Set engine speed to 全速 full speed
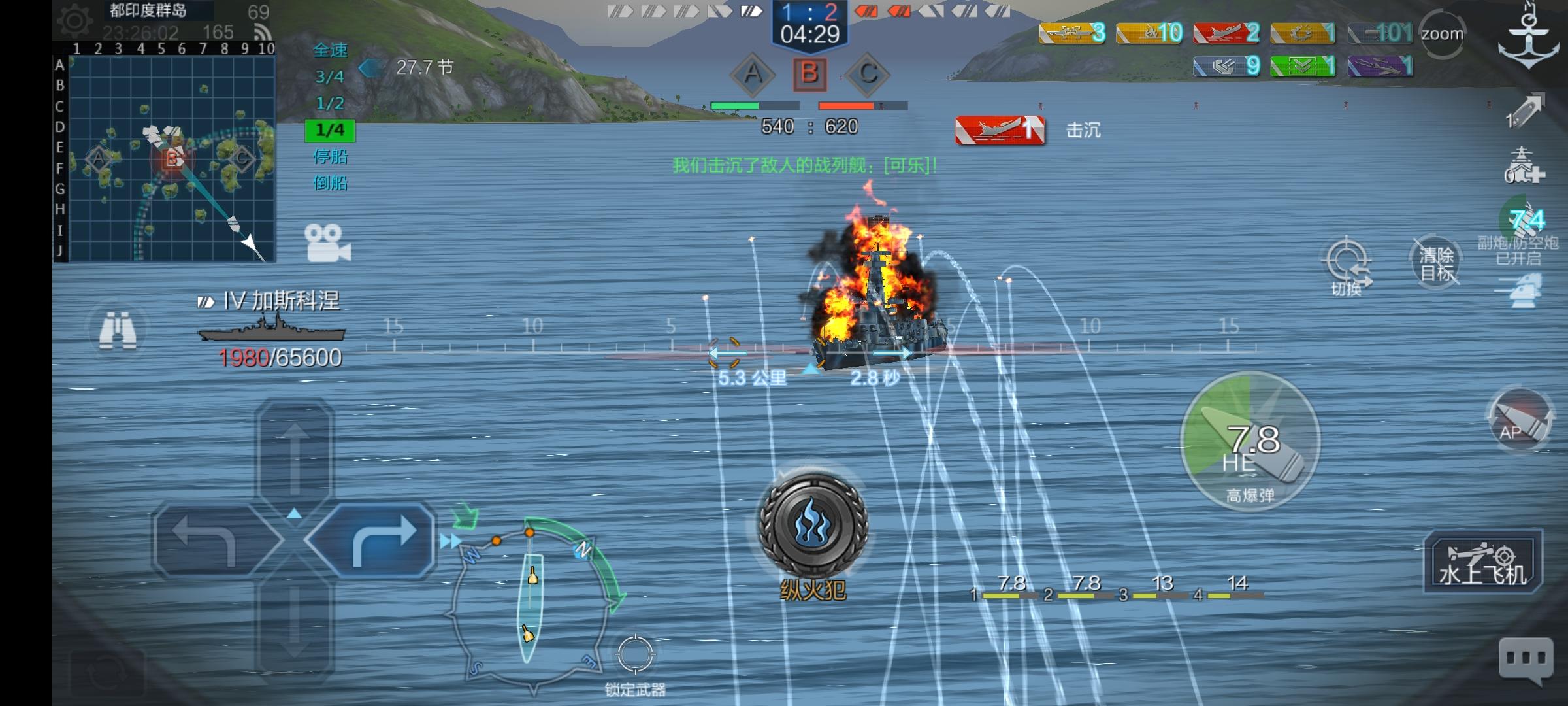The width and height of the screenshot is (1568, 706). 329,50
